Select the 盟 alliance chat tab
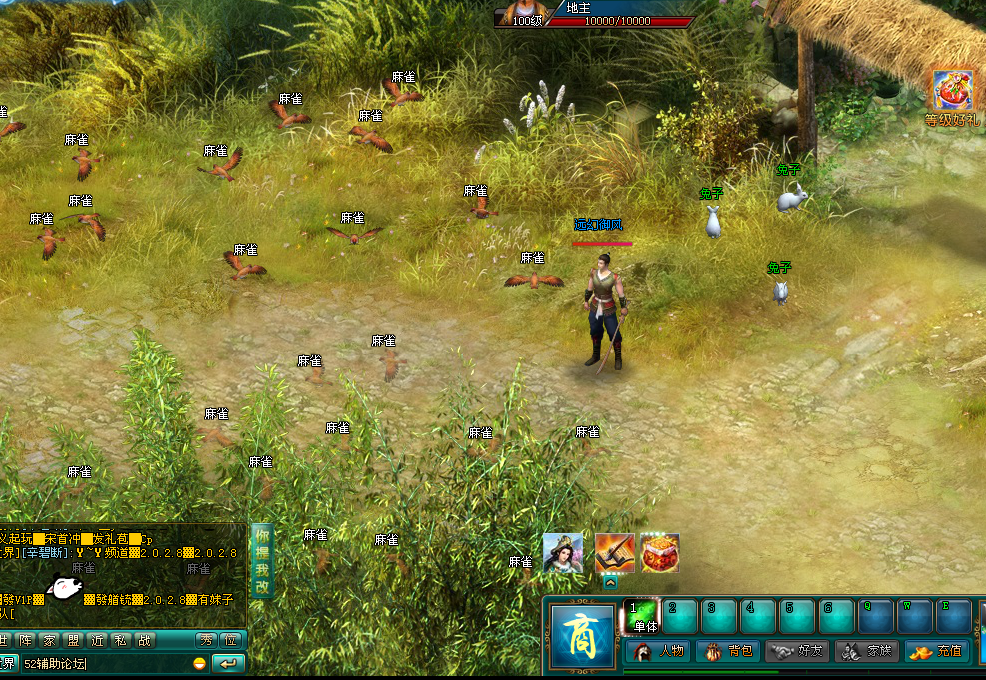 [x=73, y=641]
